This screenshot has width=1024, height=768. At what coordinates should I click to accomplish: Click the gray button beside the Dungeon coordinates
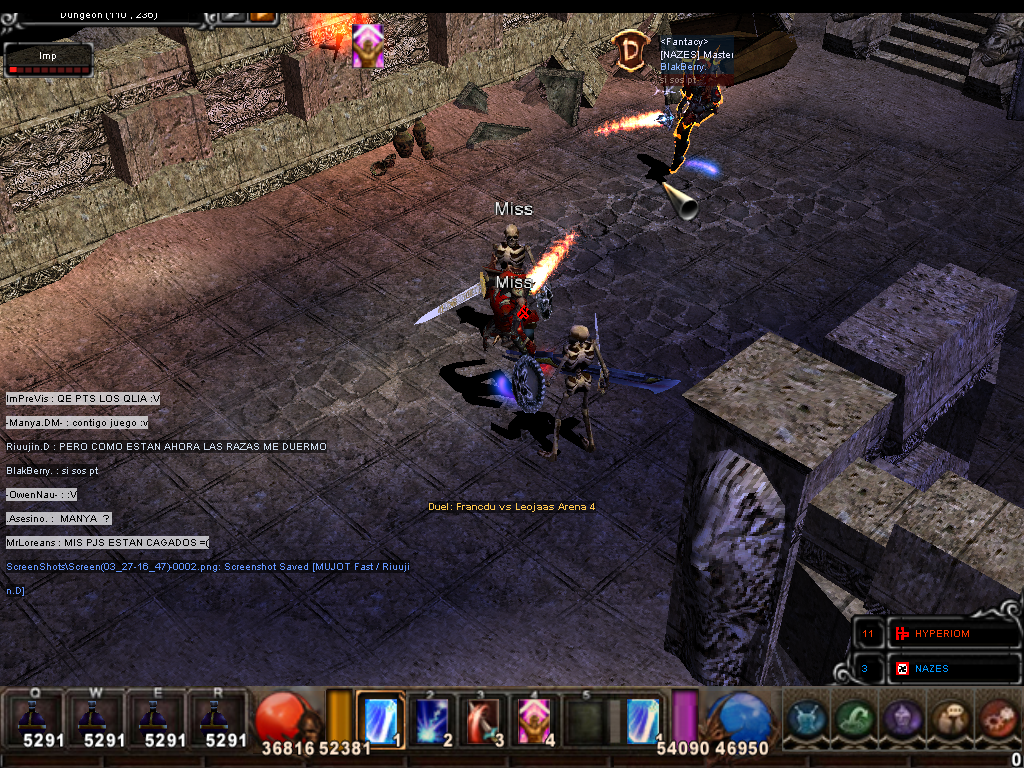pos(232,14)
